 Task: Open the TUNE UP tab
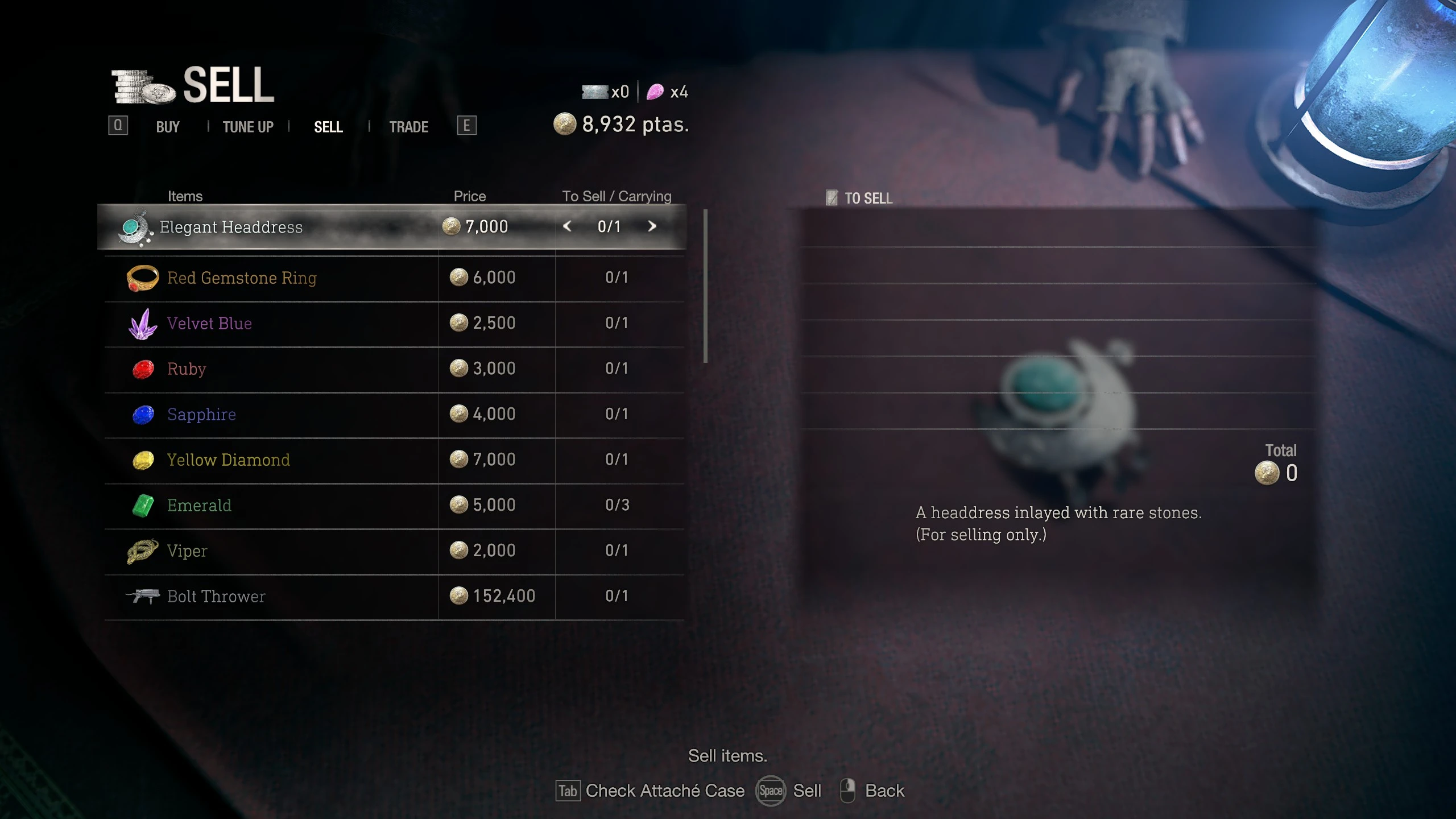coord(248,126)
